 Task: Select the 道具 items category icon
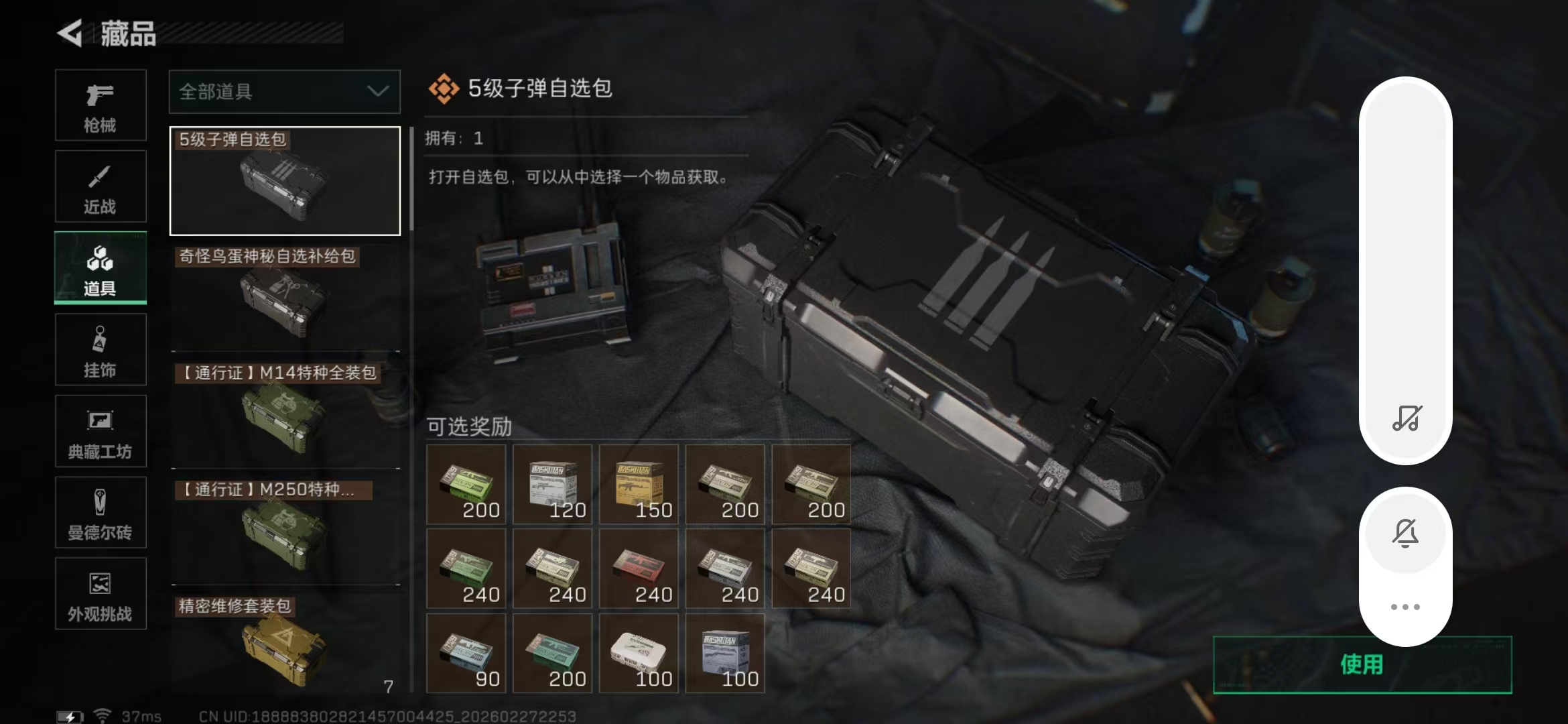101,267
